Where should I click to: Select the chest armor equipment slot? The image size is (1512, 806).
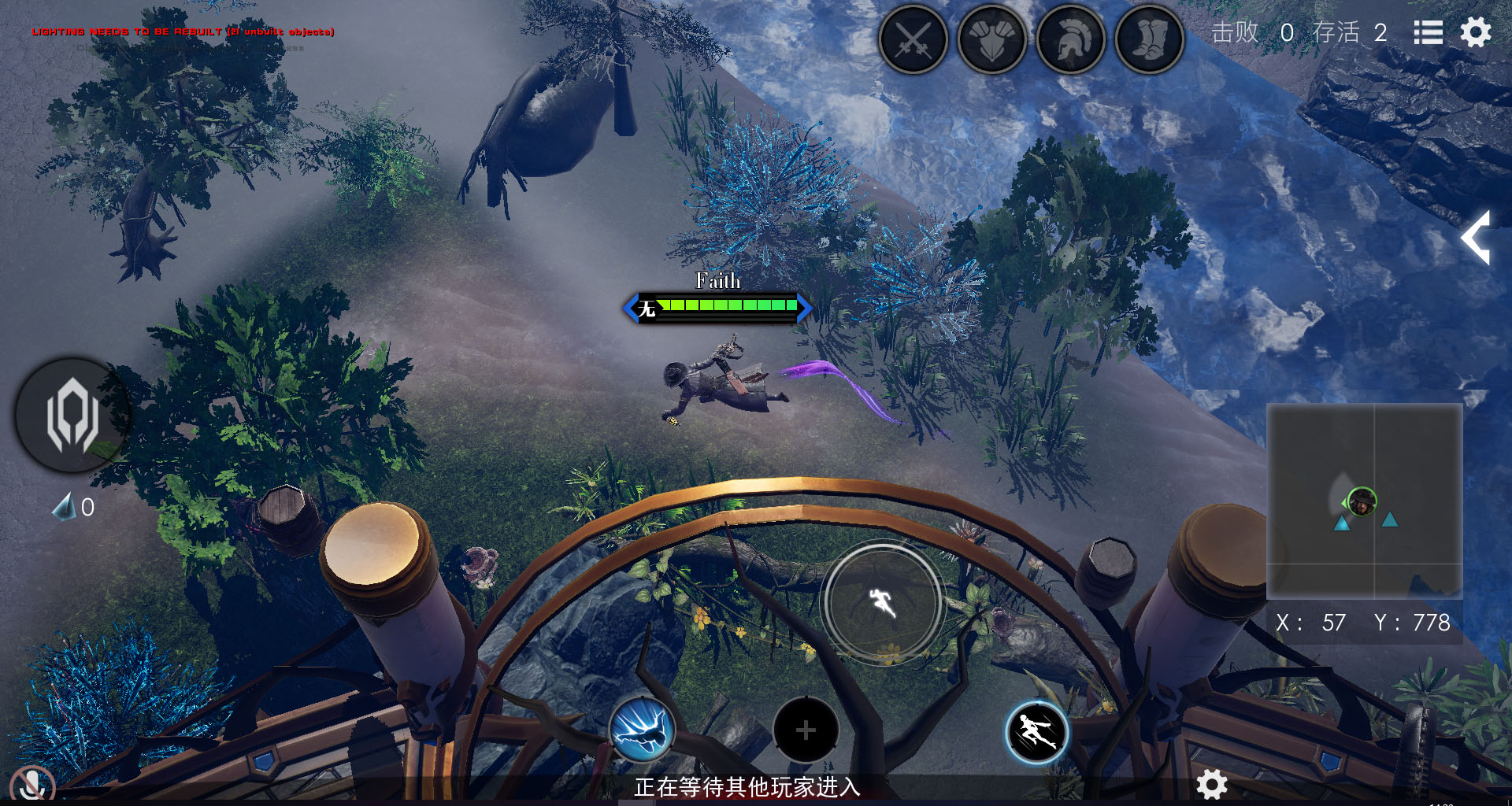coord(992,39)
